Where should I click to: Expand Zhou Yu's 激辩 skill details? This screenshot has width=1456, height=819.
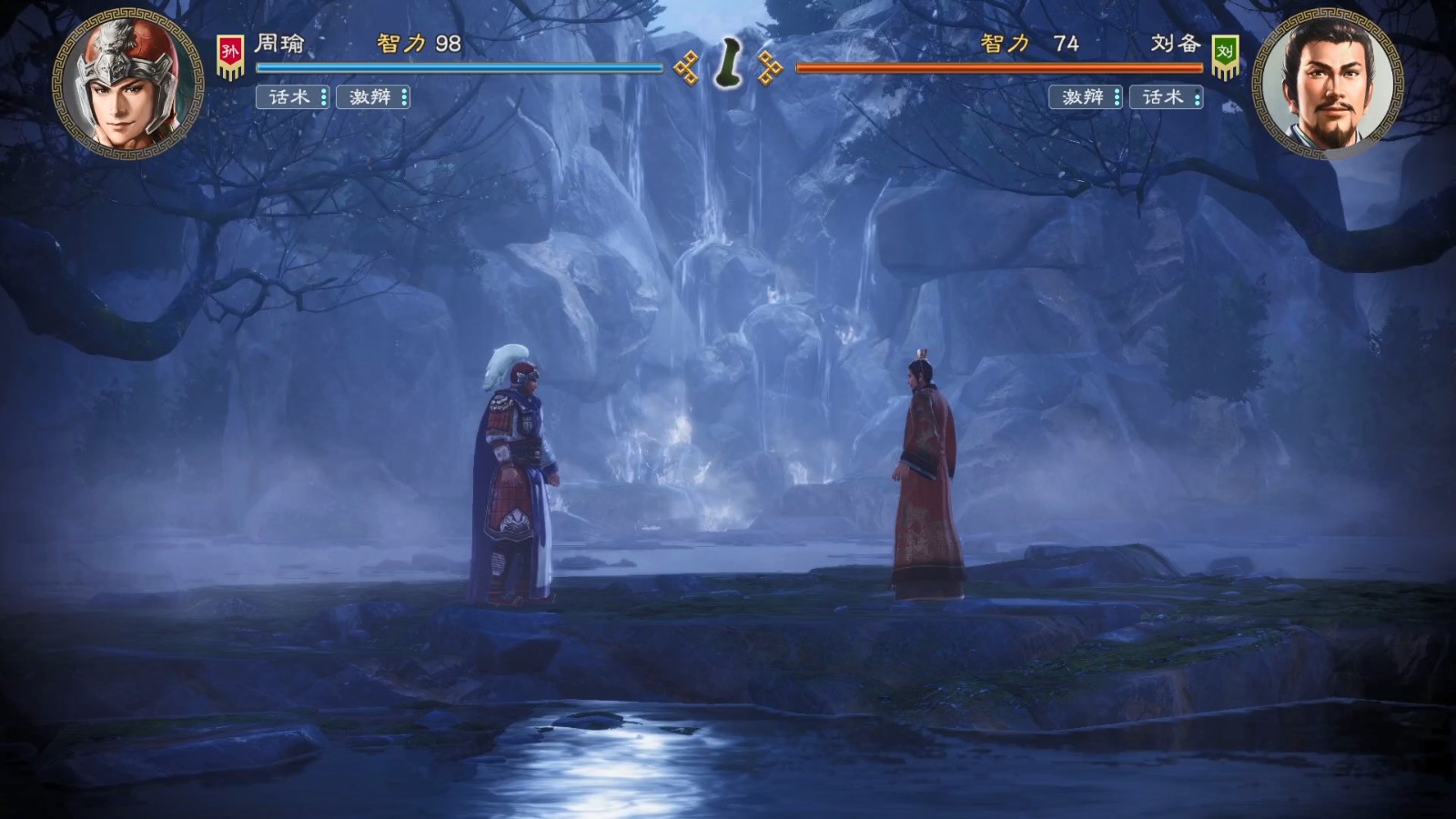click(369, 98)
